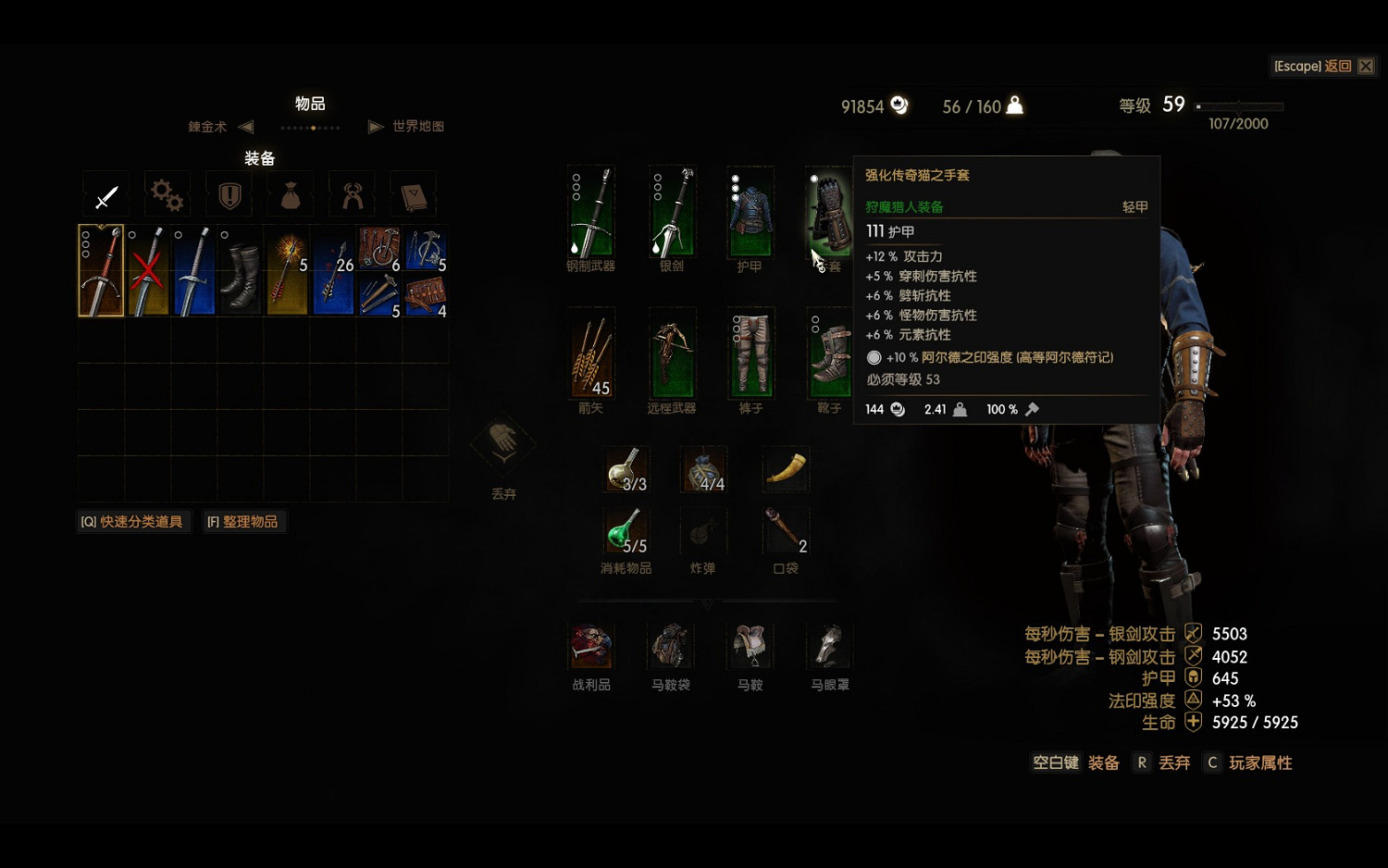1388x868 pixels.
Task: Click the organize items (F) button
Action: tap(243, 521)
